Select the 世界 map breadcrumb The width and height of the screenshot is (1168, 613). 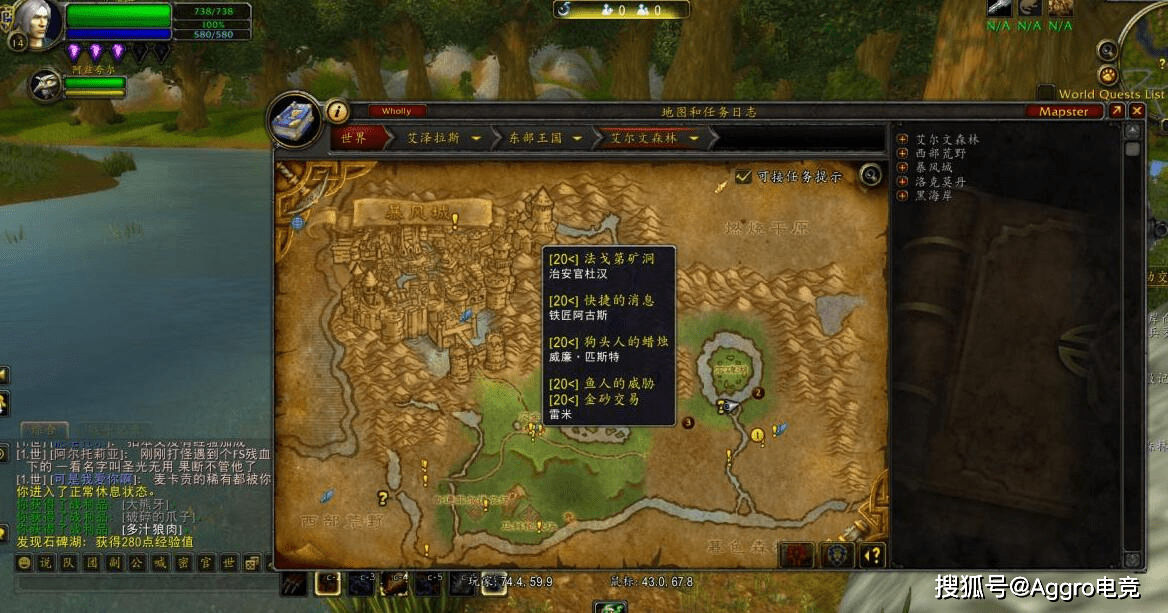coord(354,138)
